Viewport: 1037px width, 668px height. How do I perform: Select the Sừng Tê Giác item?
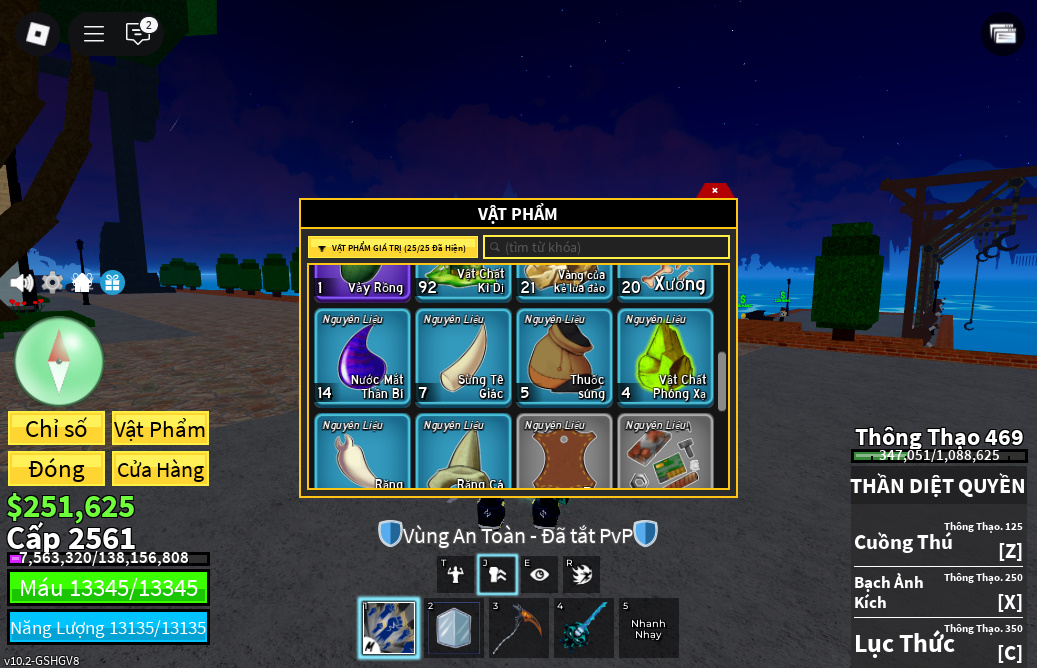point(463,355)
